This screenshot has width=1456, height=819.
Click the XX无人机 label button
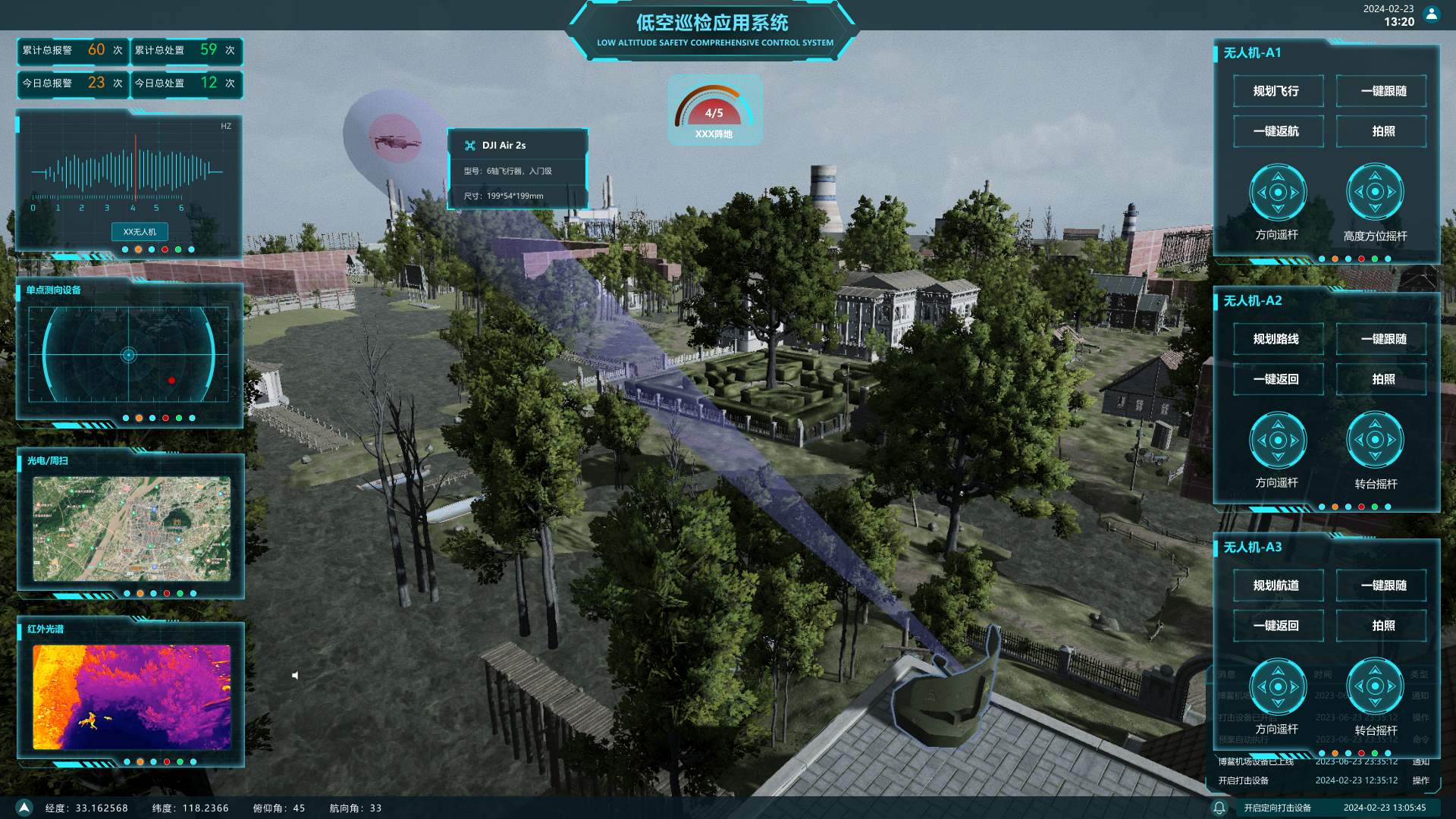(140, 231)
